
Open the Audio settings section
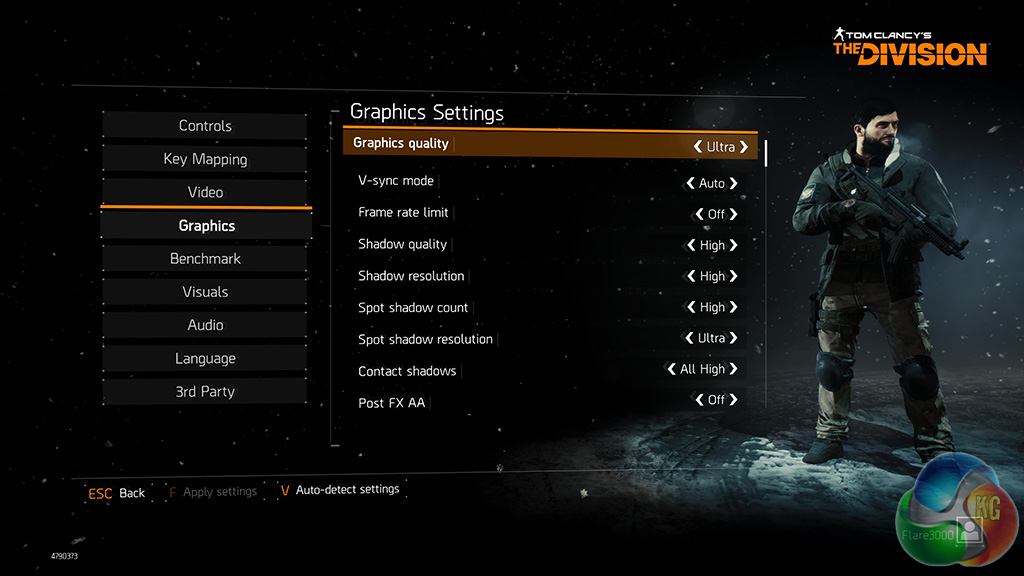click(205, 325)
